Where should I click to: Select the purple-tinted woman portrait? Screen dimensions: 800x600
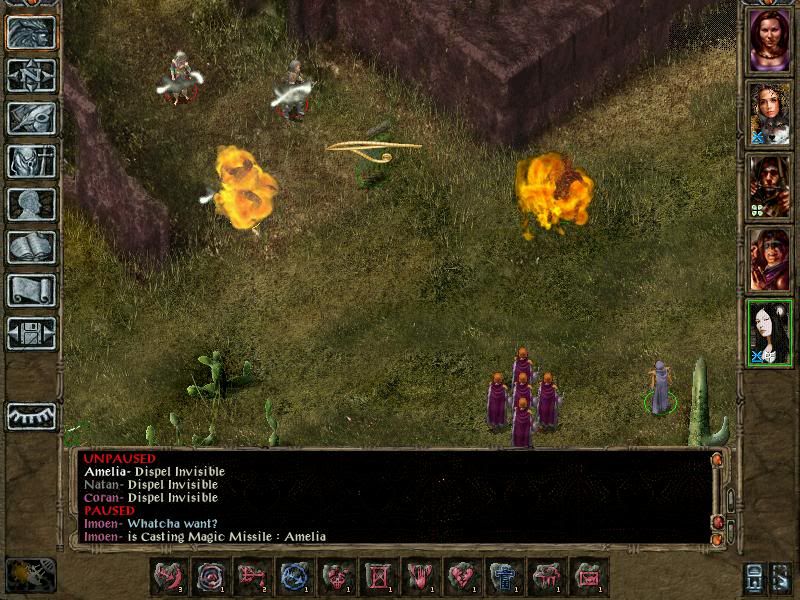point(769,40)
